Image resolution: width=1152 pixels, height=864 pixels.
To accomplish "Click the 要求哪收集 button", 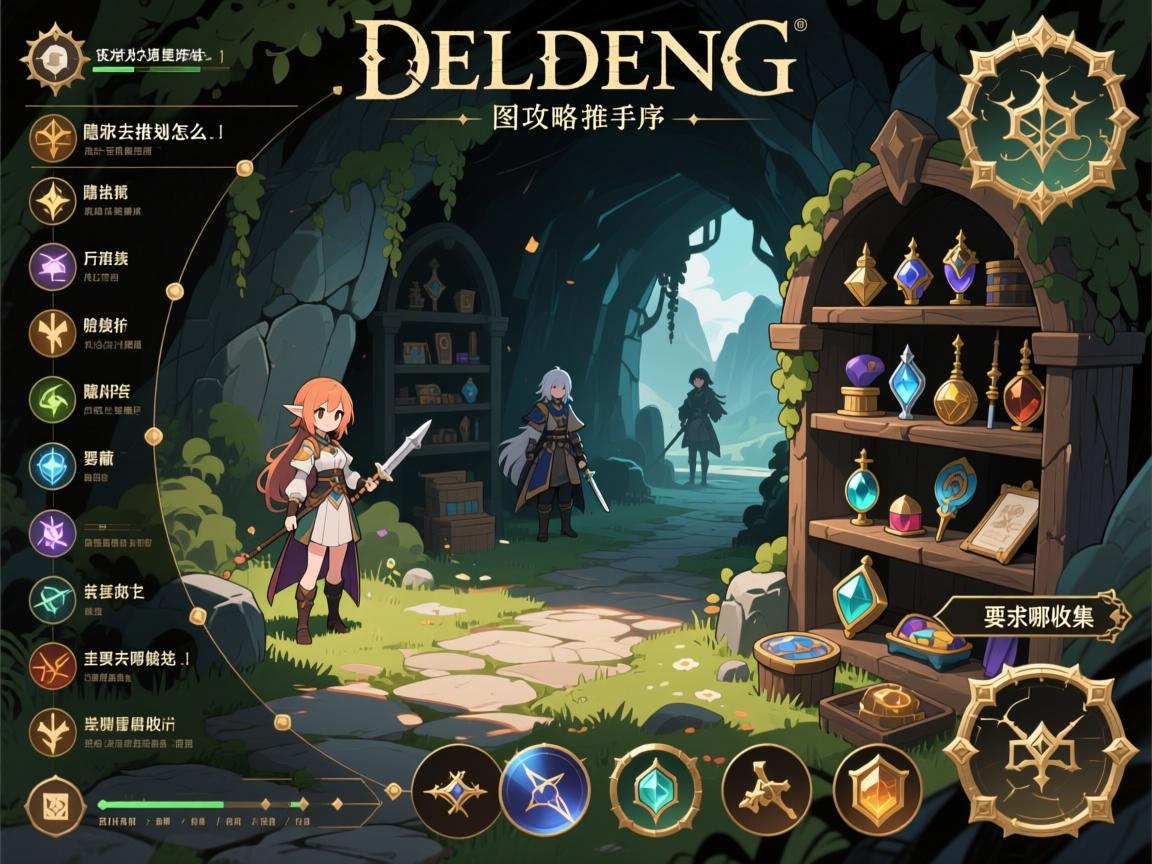I will click(x=1038, y=616).
